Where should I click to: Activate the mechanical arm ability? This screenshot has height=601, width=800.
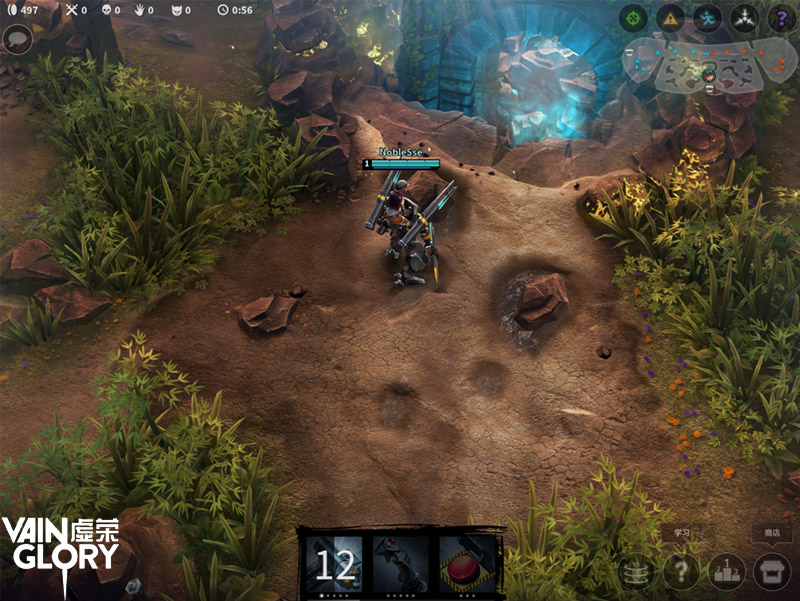(x=401, y=565)
